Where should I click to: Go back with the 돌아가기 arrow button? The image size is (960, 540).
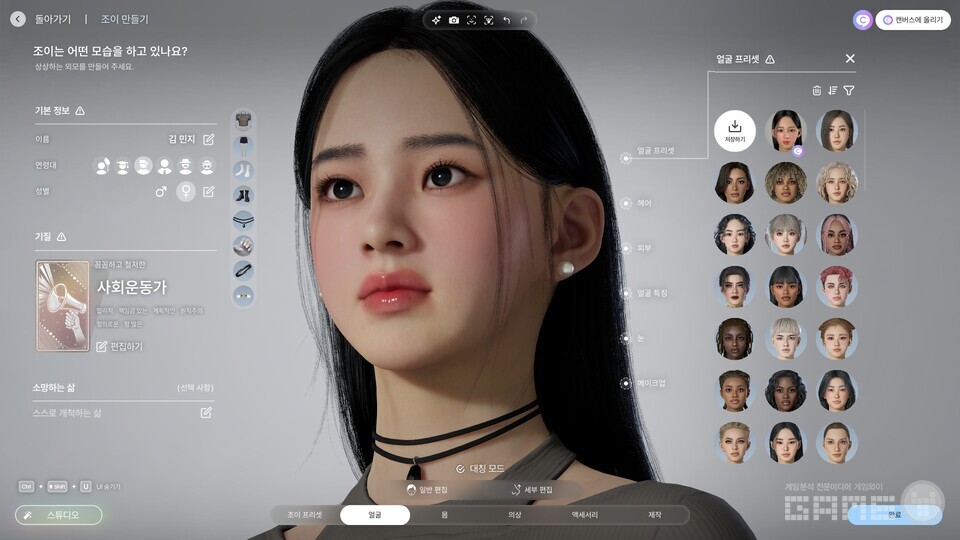coord(18,19)
